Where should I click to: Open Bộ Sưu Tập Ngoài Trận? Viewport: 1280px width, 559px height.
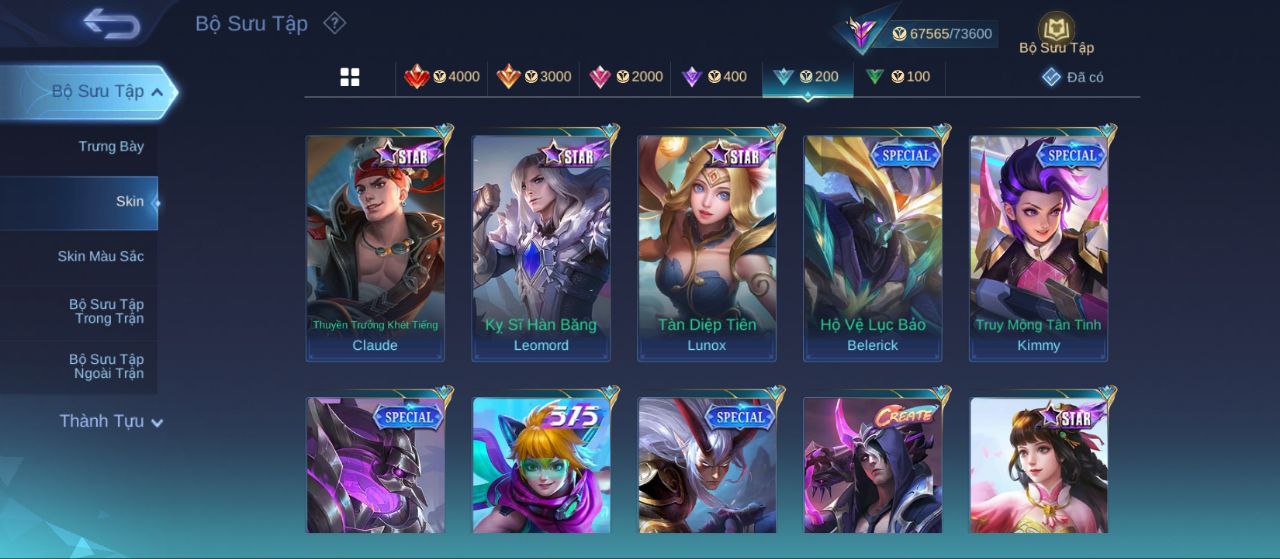pyautogui.click(x=106, y=366)
